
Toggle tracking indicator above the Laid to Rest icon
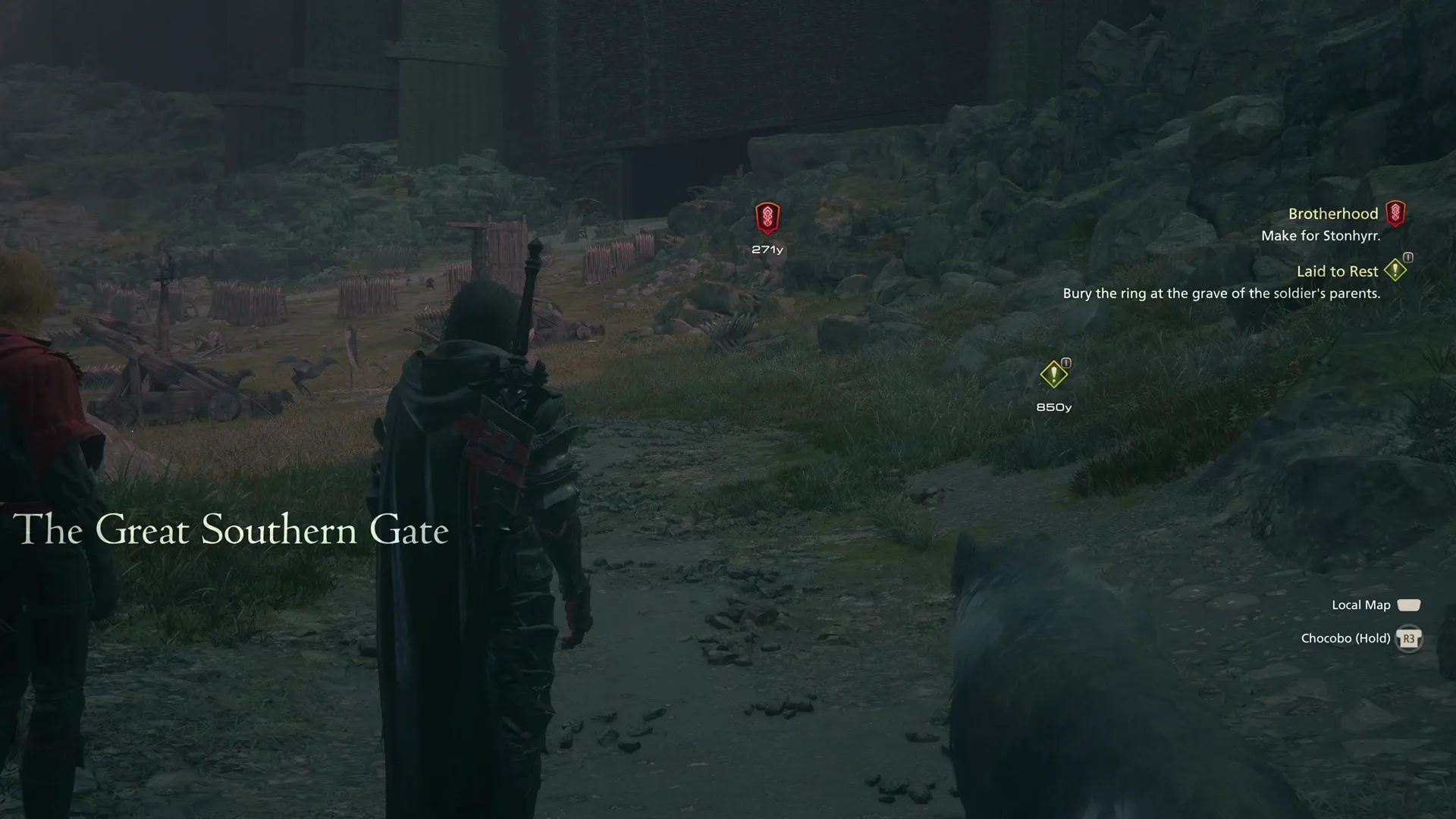point(1407,258)
